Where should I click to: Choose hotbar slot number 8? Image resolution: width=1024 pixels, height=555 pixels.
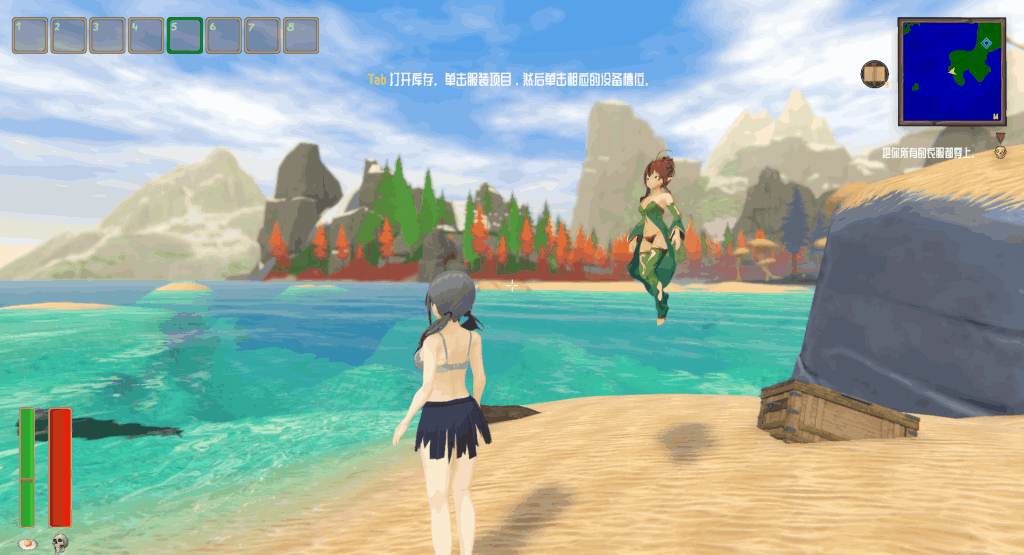tap(301, 35)
